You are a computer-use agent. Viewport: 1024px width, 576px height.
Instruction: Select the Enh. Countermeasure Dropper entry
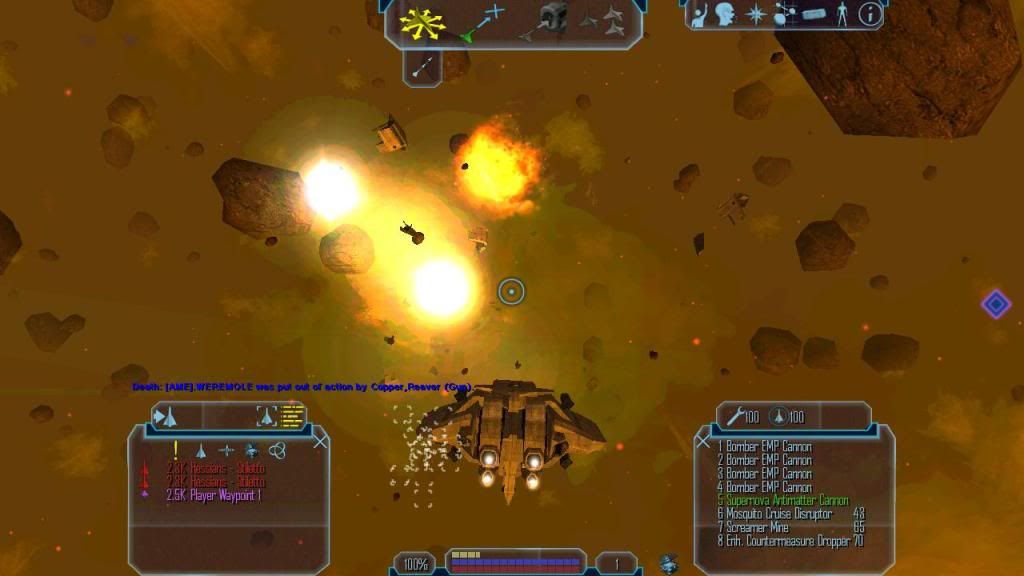click(x=788, y=541)
